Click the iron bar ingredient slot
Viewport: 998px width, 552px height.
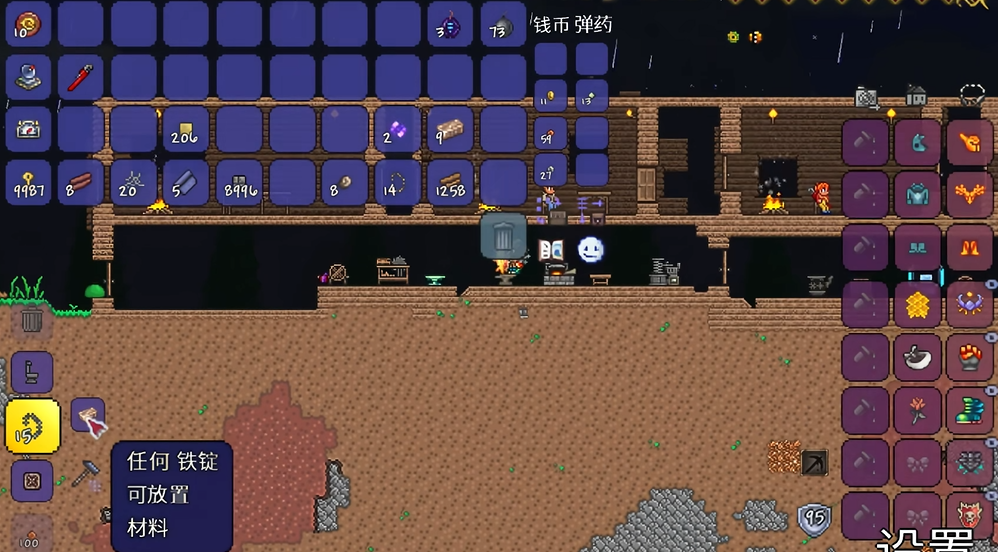tap(87, 415)
